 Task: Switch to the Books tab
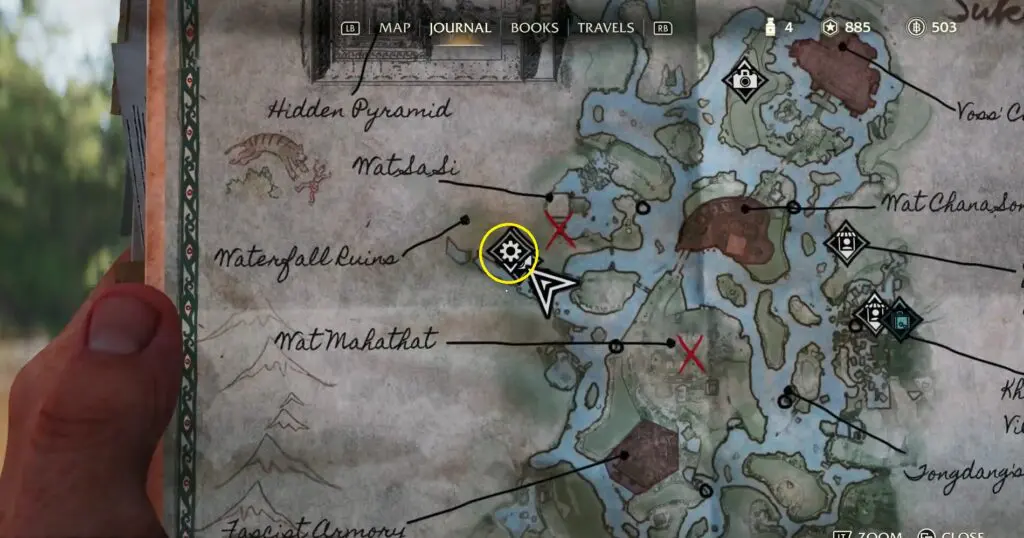coord(534,28)
